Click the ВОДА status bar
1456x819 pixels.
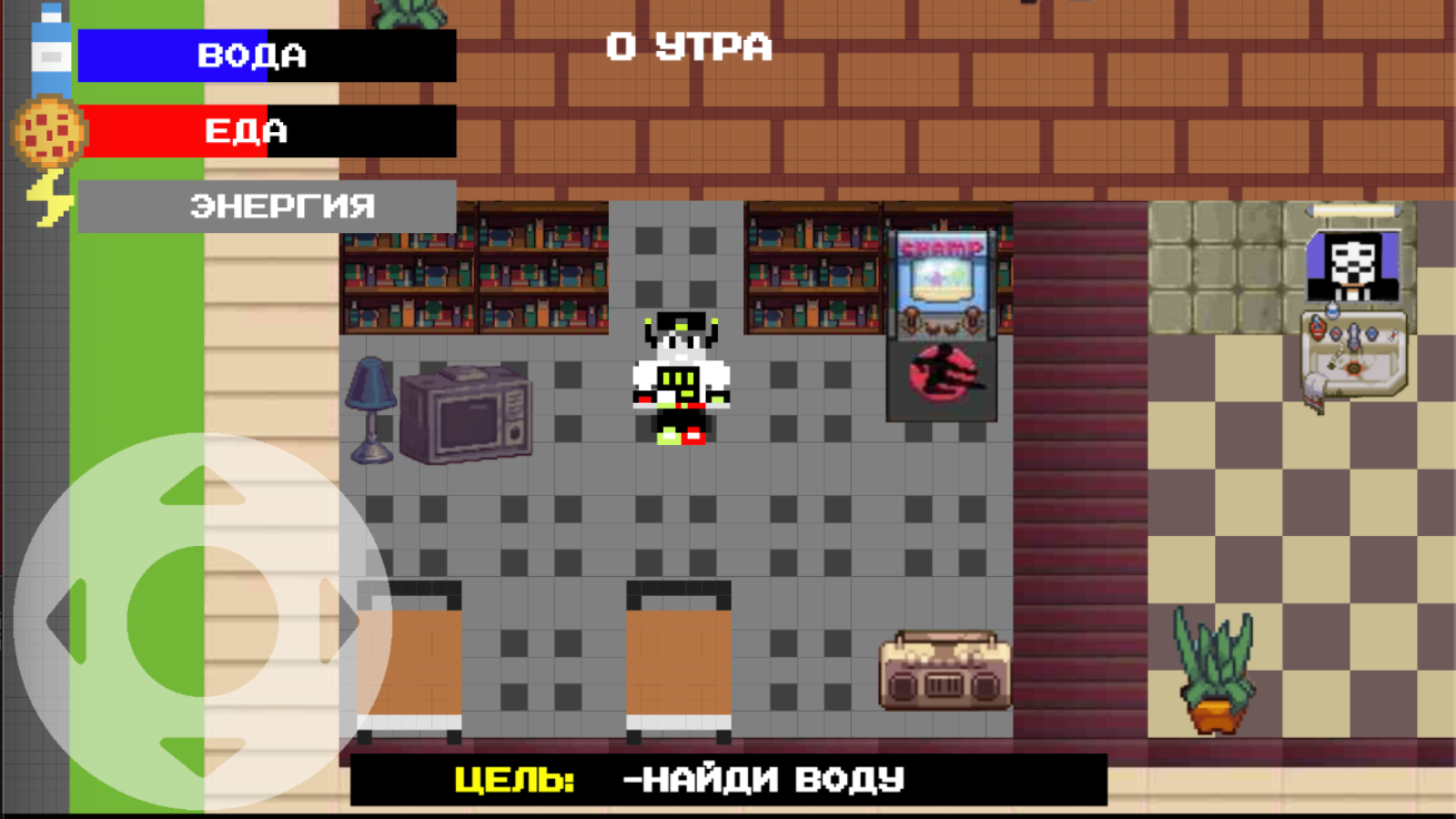pos(264,56)
